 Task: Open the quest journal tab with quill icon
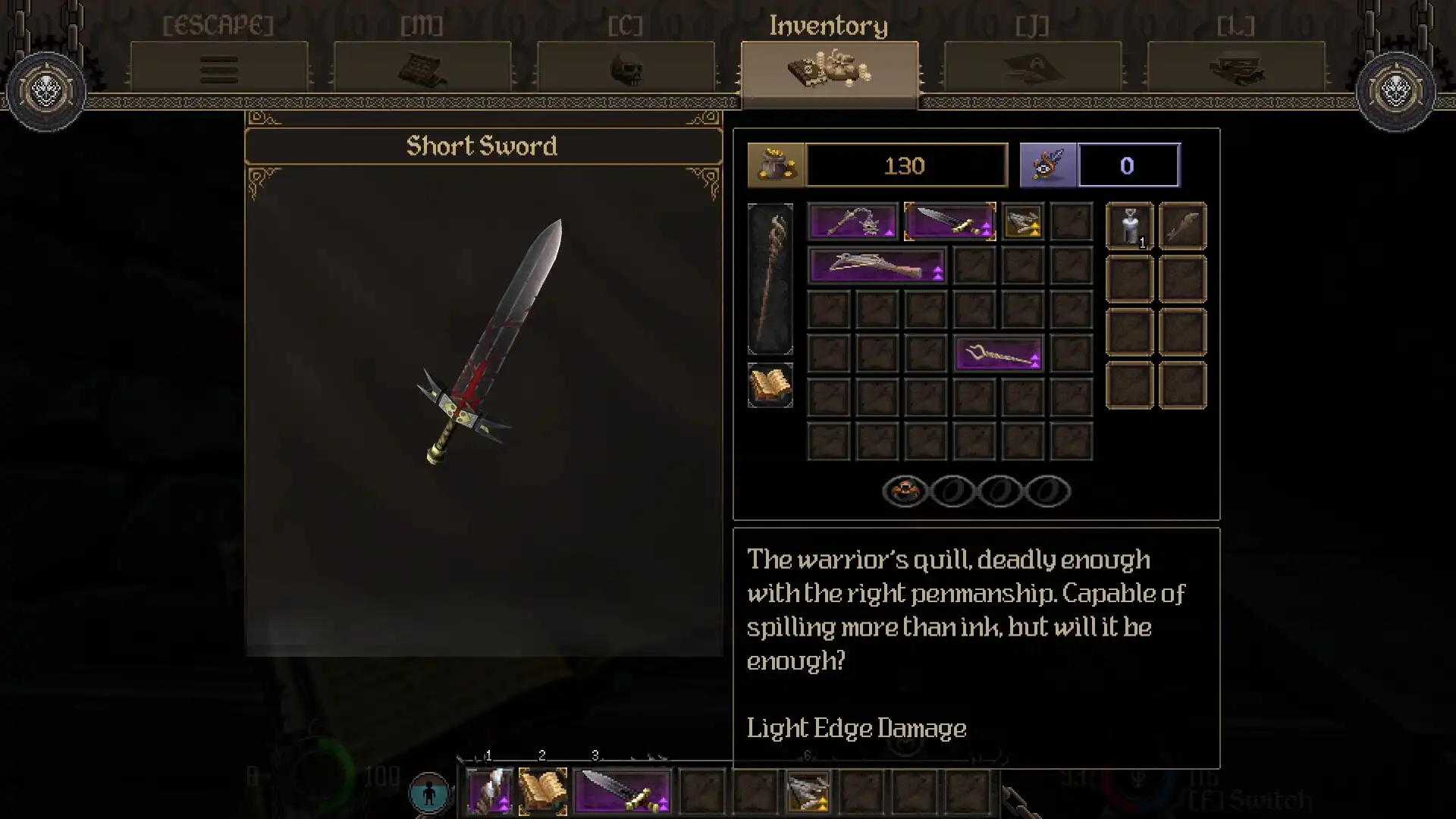[x=1033, y=68]
